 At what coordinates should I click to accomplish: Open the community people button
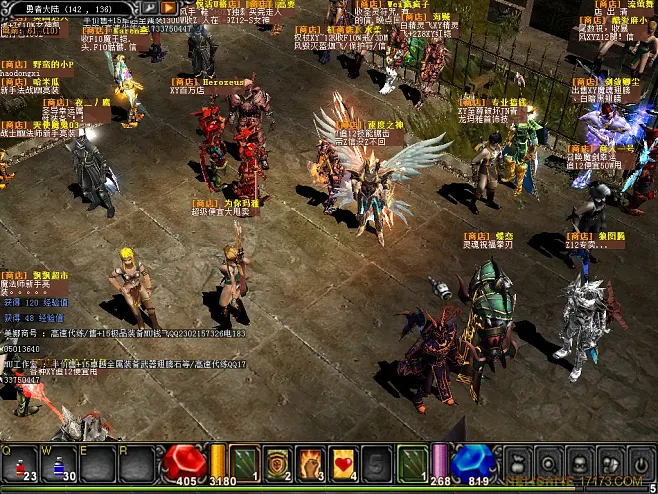coord(608,463)
